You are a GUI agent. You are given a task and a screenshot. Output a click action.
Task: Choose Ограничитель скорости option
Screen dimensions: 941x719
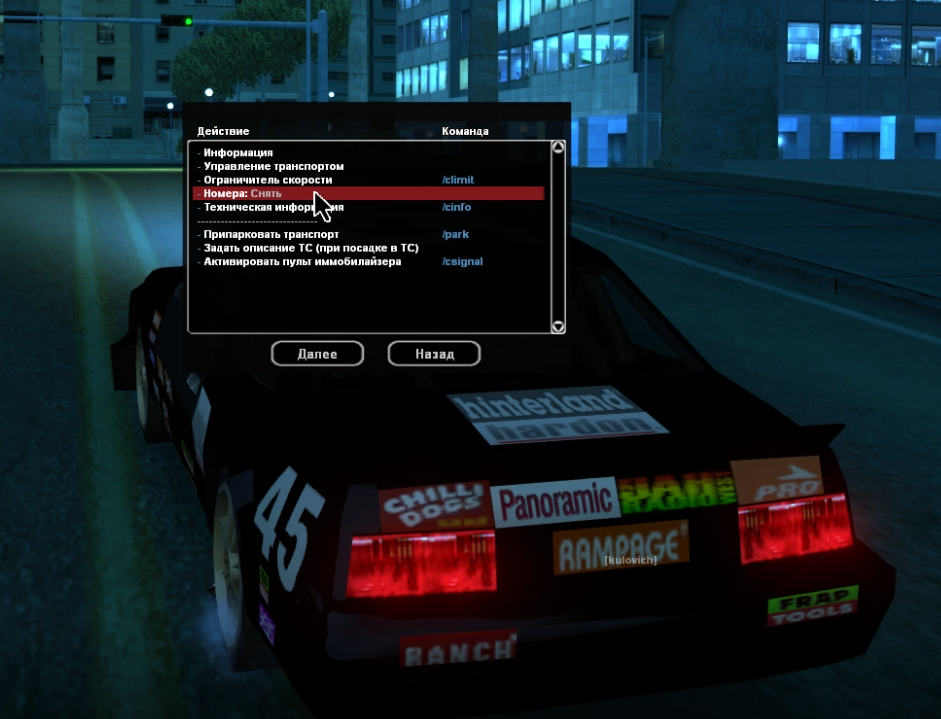(x=267, y=180)
